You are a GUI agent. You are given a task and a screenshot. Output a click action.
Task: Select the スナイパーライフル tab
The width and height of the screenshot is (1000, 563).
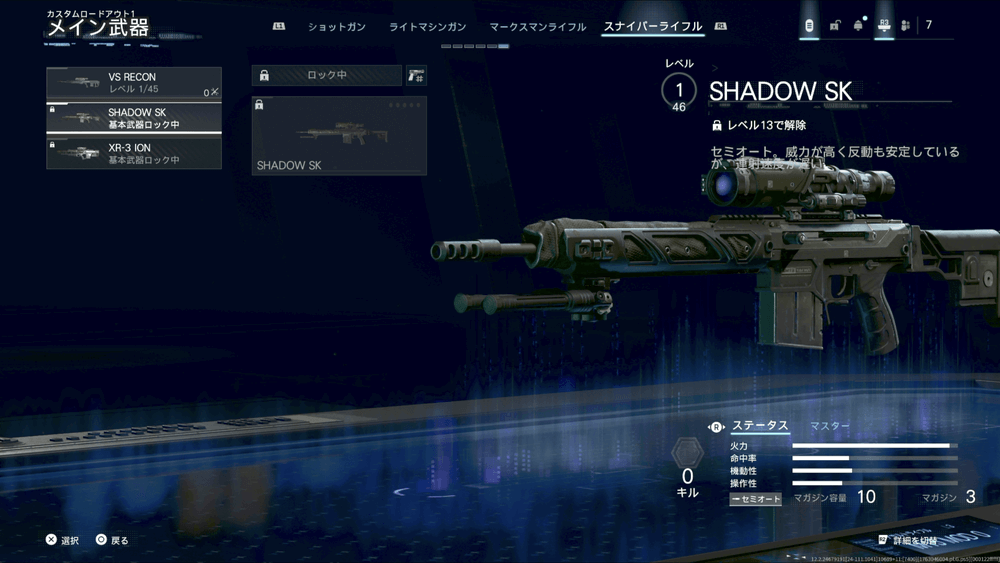[x=653, y=27]
